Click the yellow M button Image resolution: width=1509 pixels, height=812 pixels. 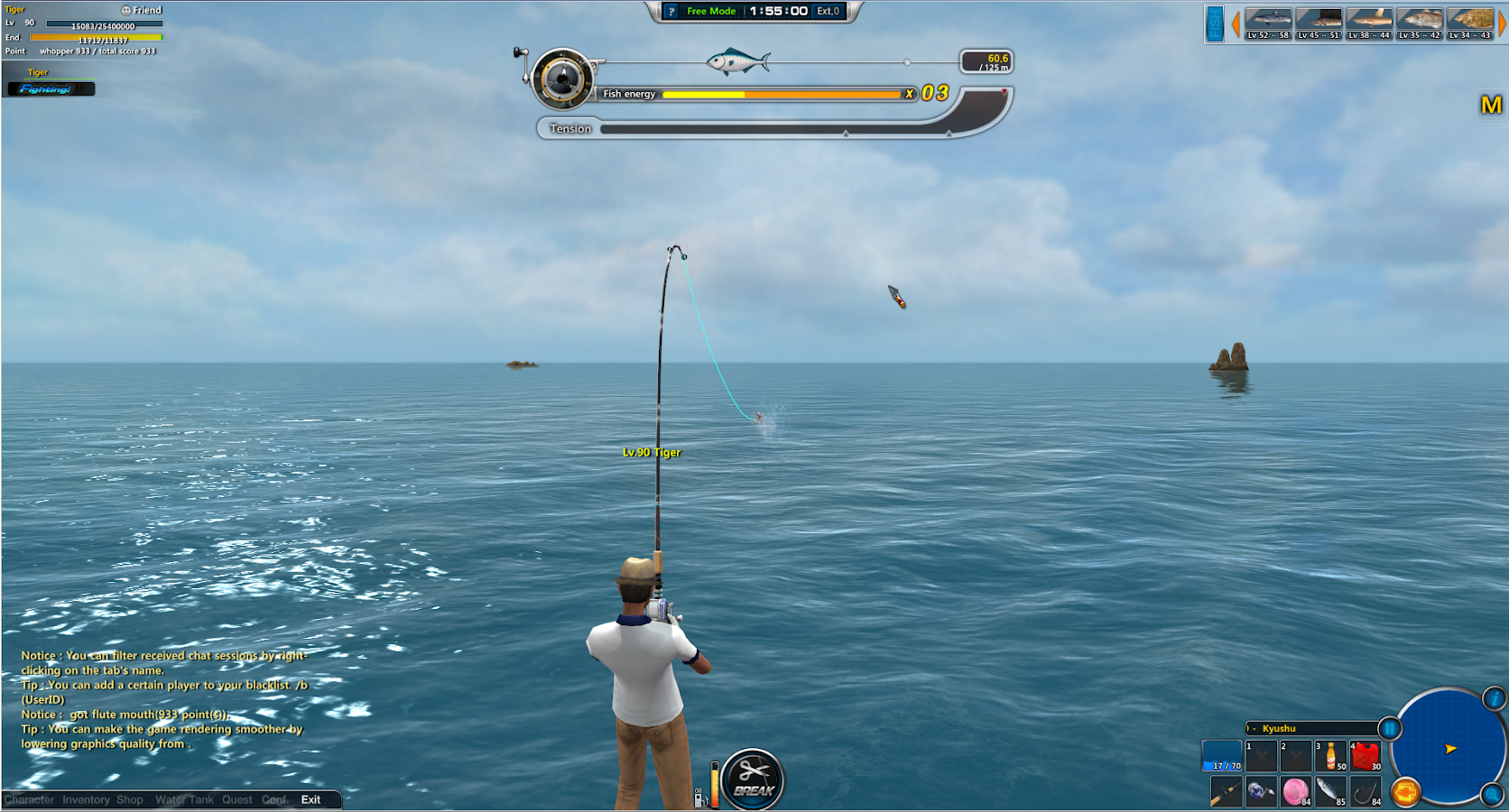1491,106
